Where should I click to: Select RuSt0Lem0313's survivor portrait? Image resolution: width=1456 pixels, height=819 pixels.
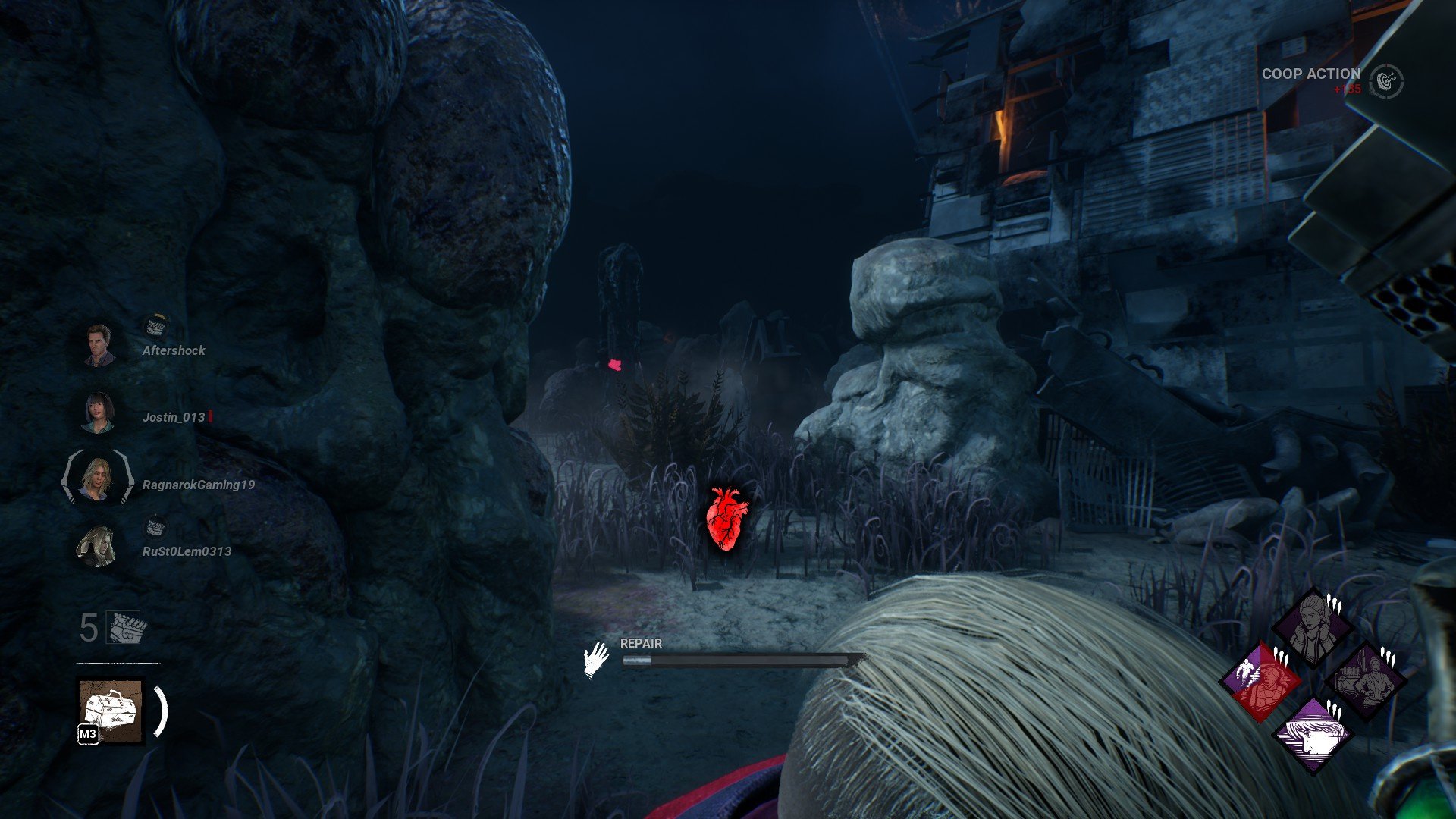pyautogui.click(x=97, y=546)
